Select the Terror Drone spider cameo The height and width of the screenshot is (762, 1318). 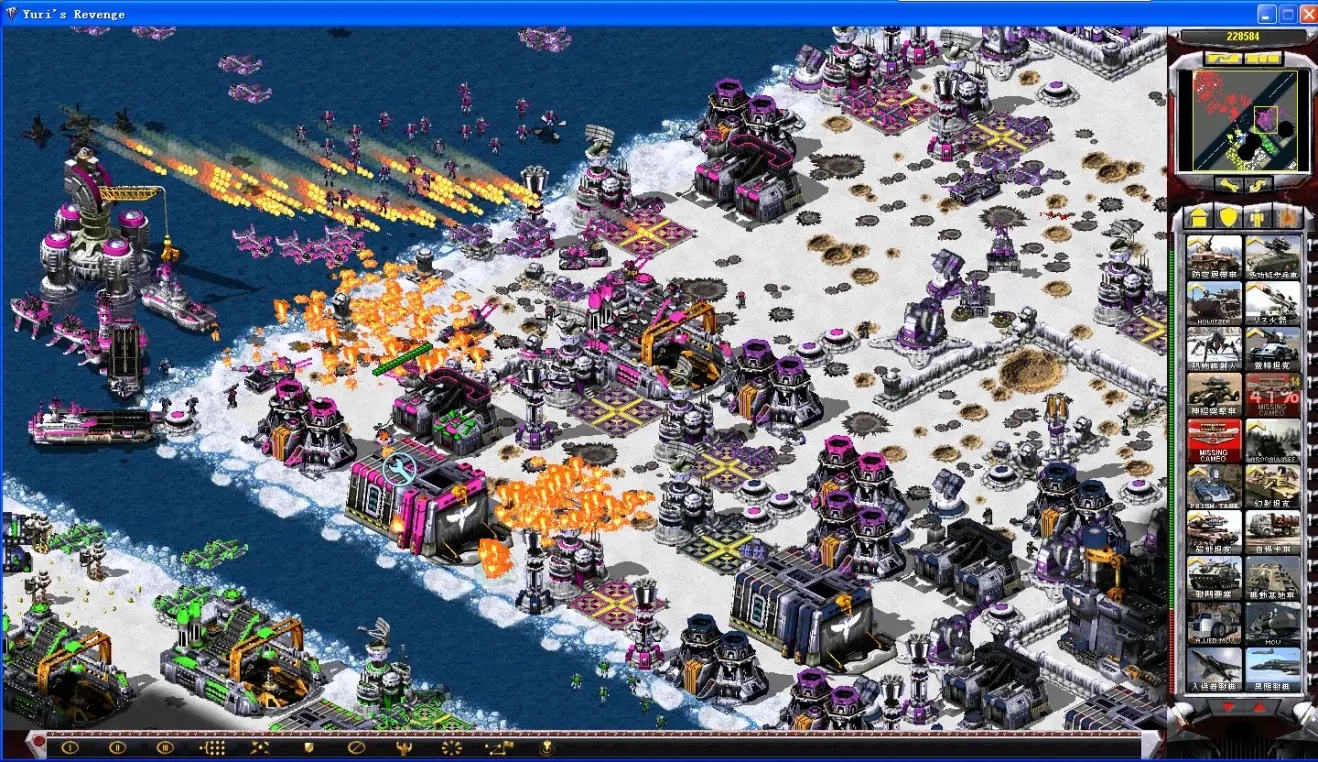(x=1214, y=349)
